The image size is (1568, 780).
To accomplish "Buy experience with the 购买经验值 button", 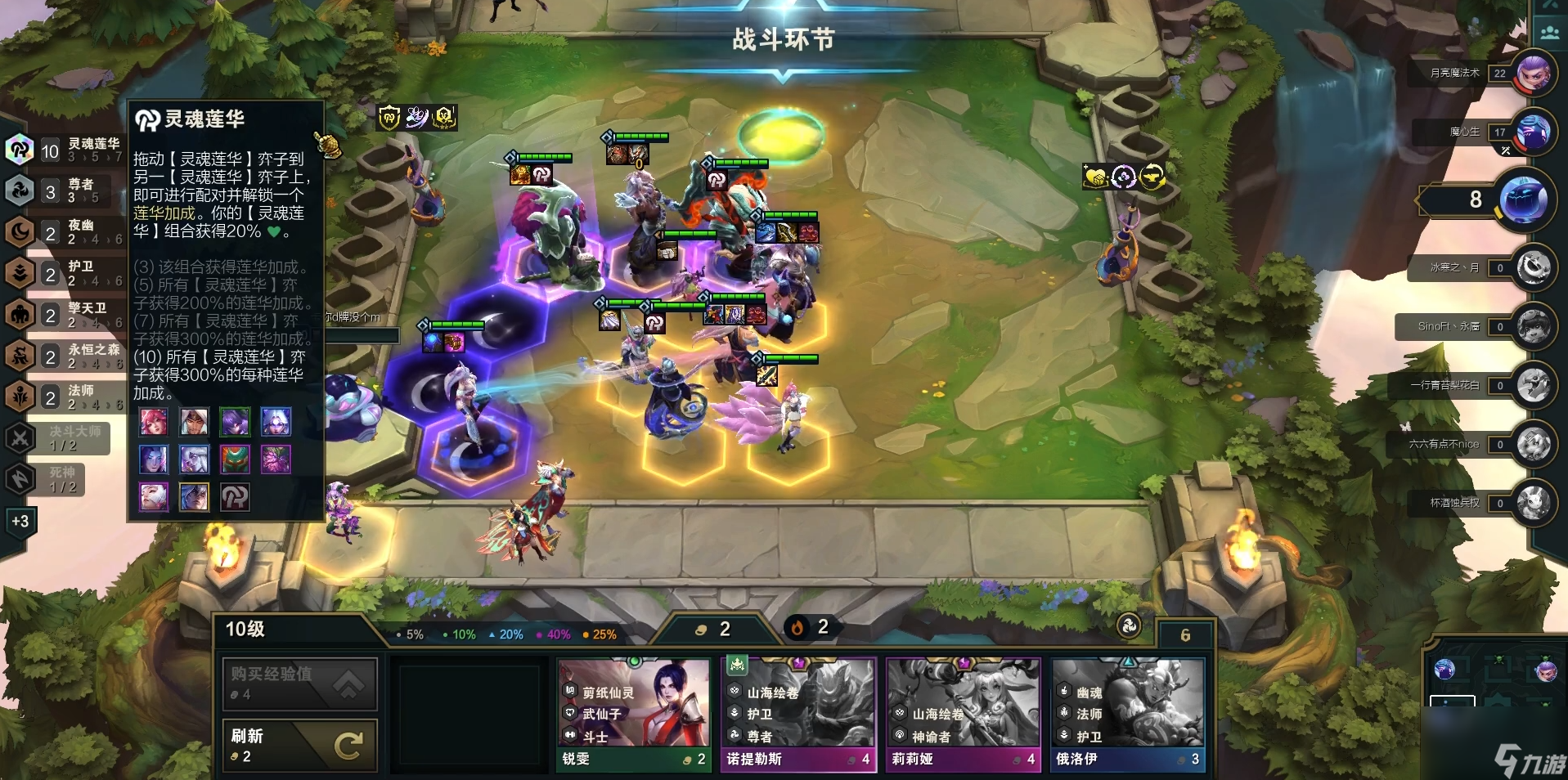I will pos(299,683).
